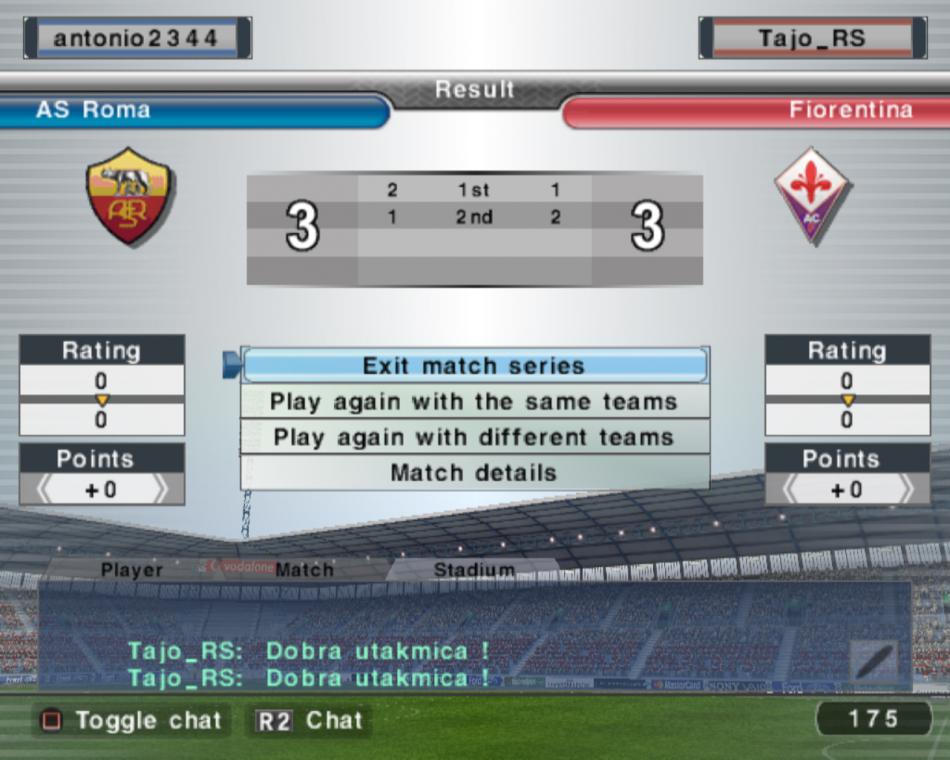
Task: Select the antonio2344 player name plate
Action: pyautogui.click(x=137, y=38)
